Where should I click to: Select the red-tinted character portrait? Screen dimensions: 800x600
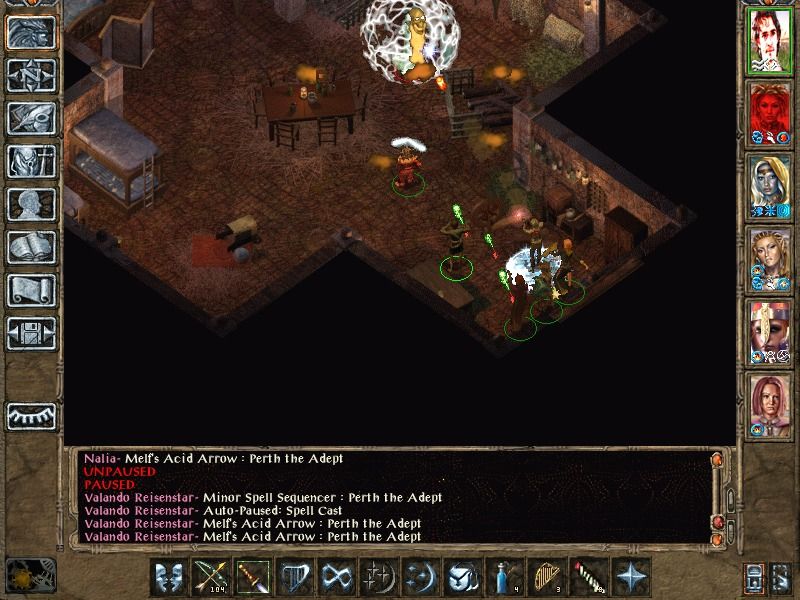[x=771, y=112]
